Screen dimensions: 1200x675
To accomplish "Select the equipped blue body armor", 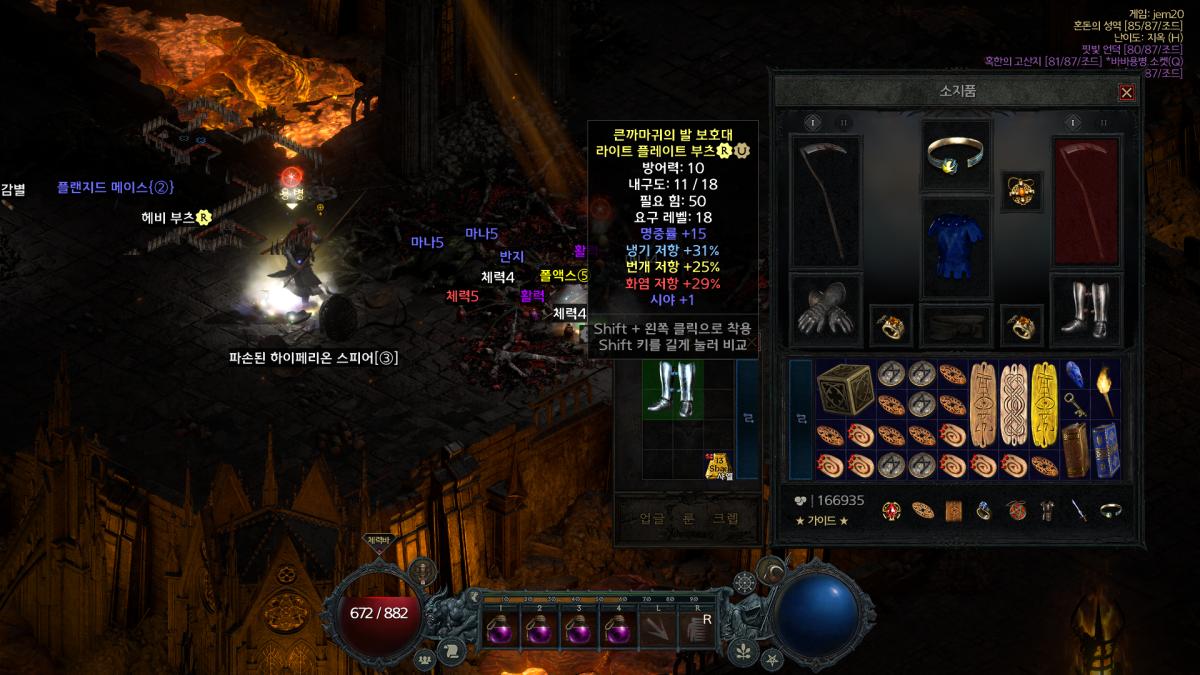I will (956, 245).
